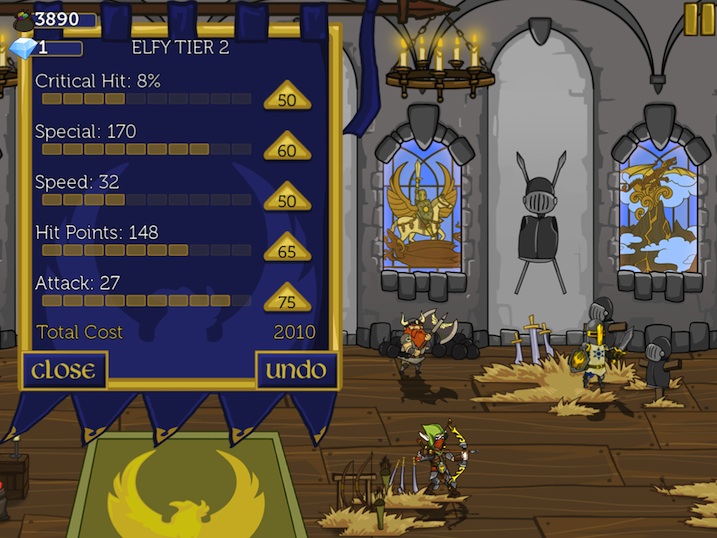Image resolution: width=717 pixels, height=538 pixels.
Task: Close the Elfy upgrade panel
Action: (x=65, y=370)
